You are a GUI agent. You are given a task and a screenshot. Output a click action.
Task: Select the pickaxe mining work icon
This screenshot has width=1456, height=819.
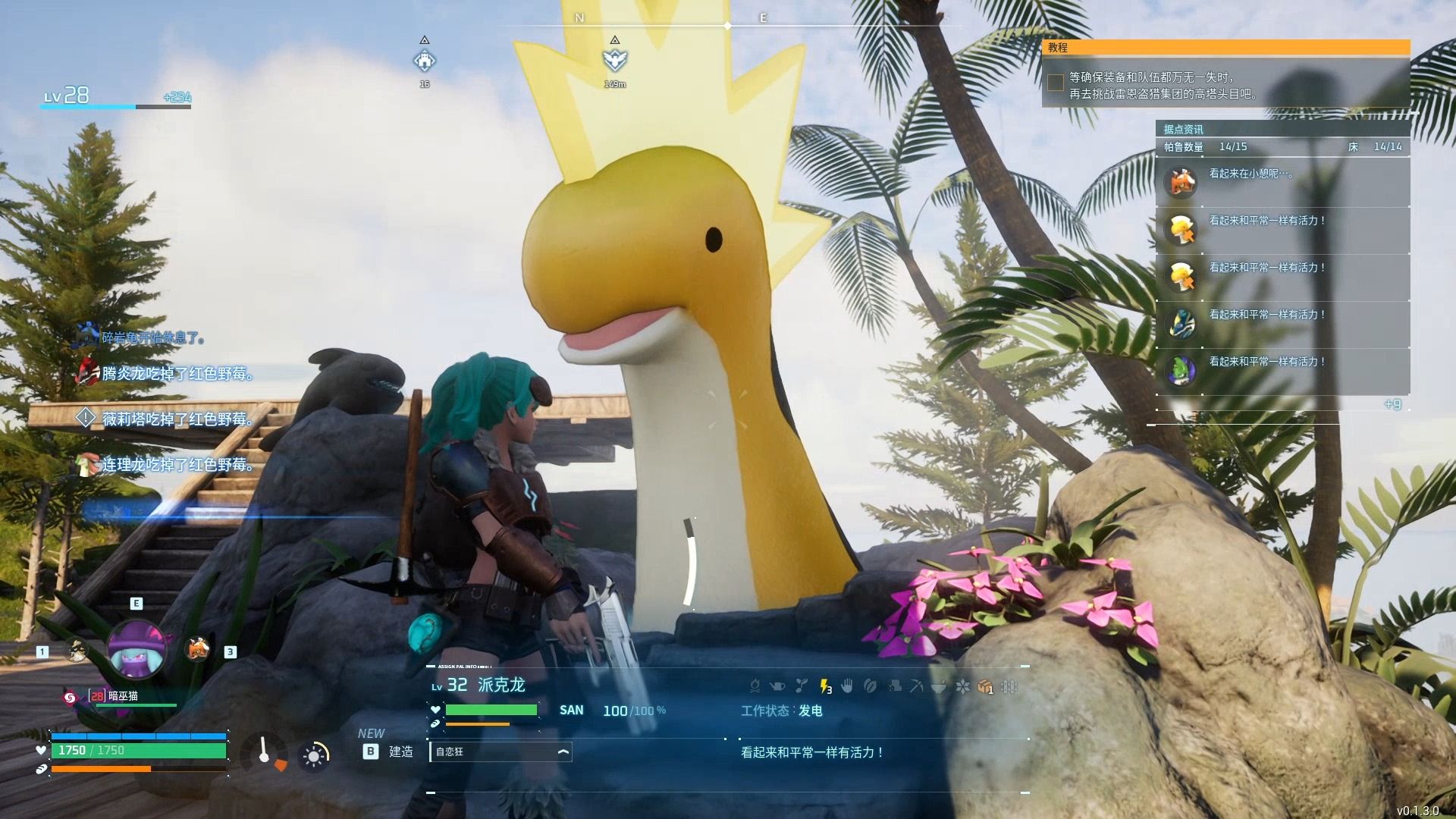pyautogui.click(x=916, y=686)
